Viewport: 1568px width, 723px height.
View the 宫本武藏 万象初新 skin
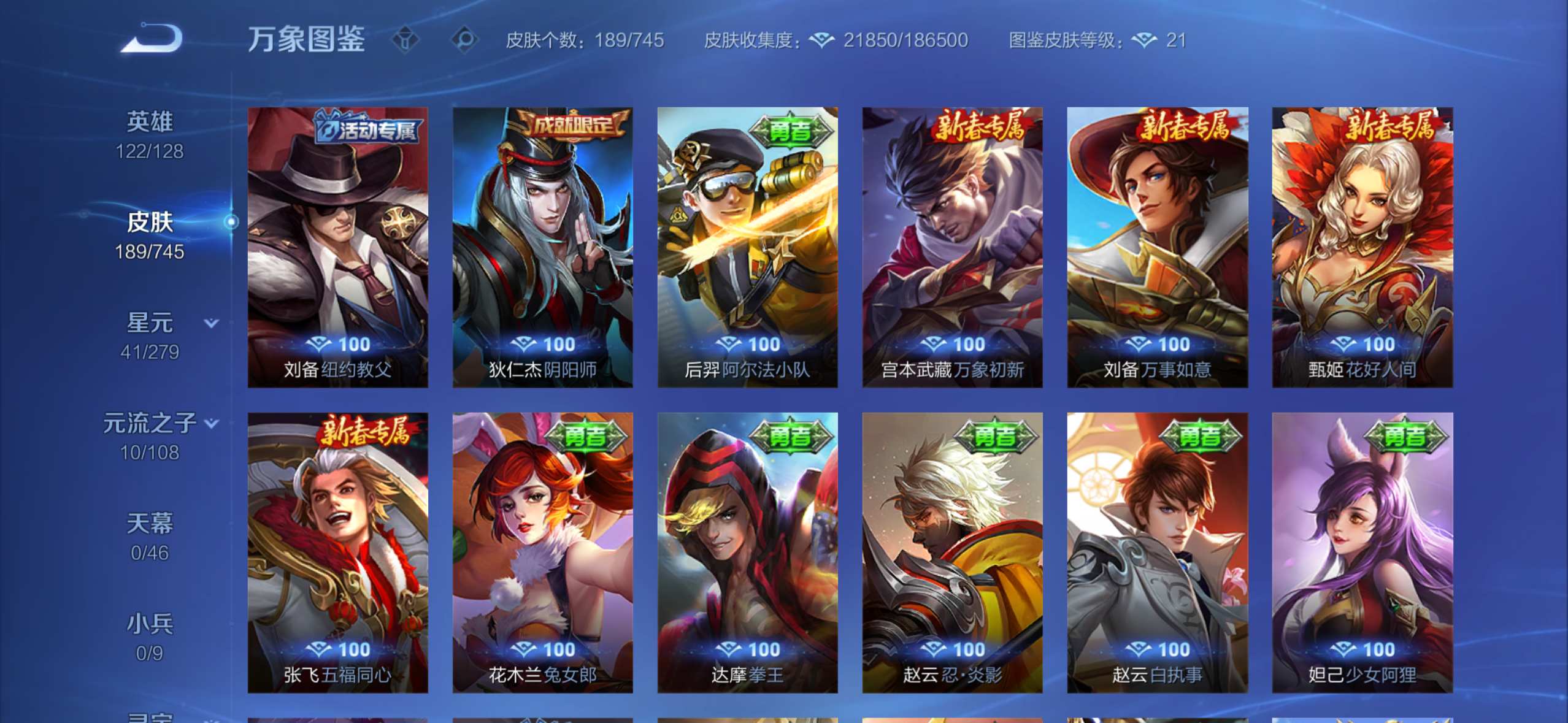[952, 247]
